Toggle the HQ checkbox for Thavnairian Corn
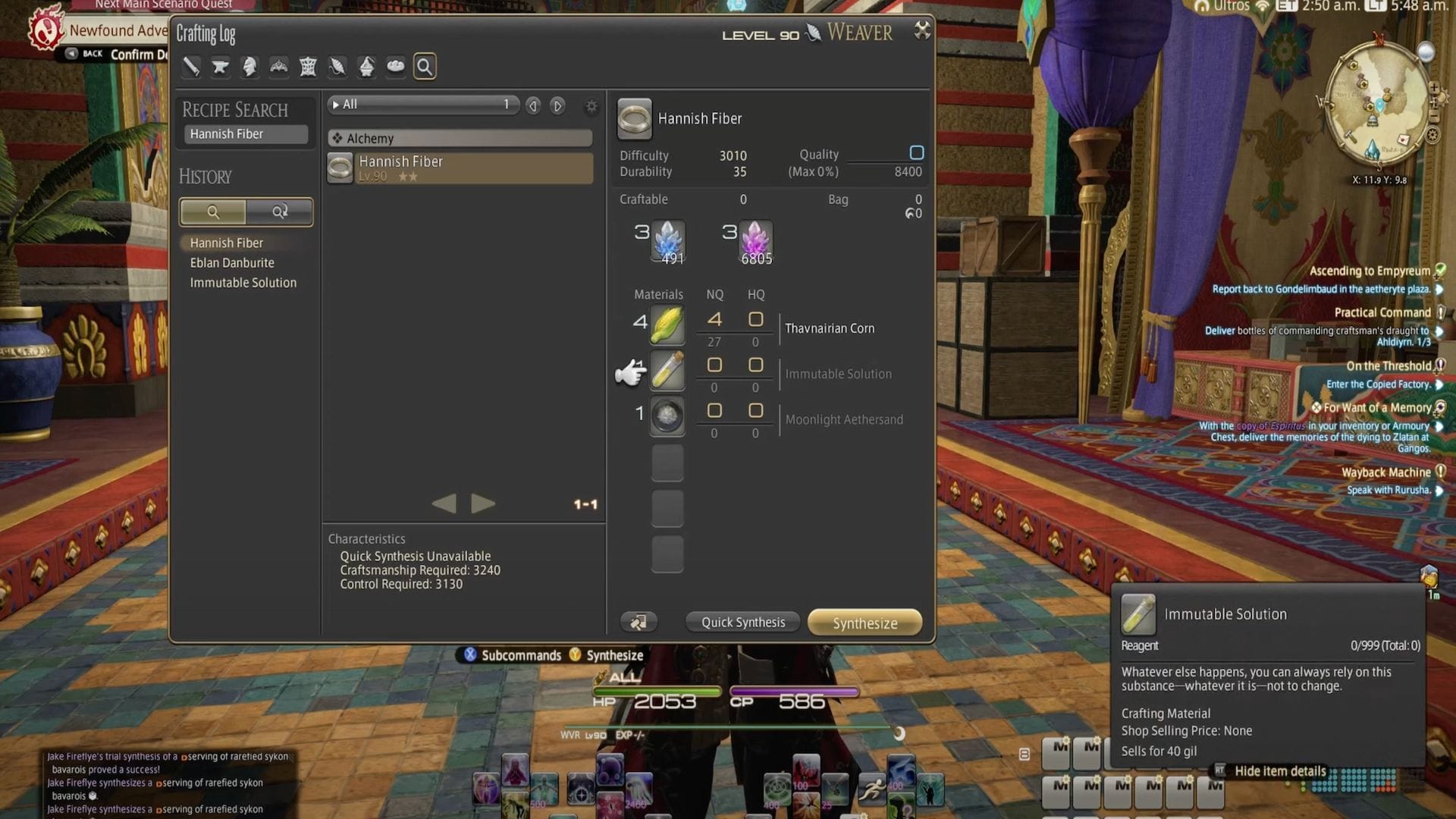 pos(755,319)
